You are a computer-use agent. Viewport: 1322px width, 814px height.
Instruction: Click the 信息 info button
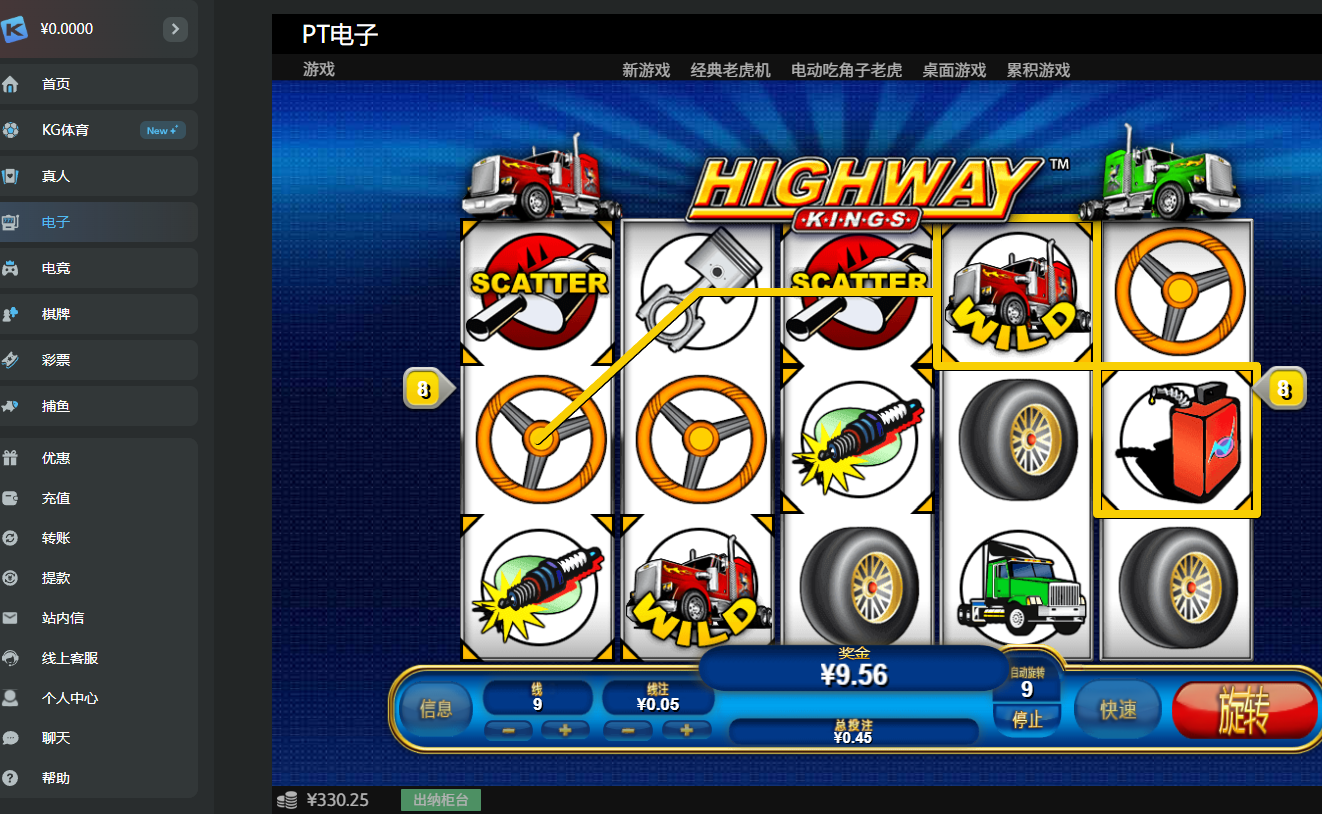[435, 708]
